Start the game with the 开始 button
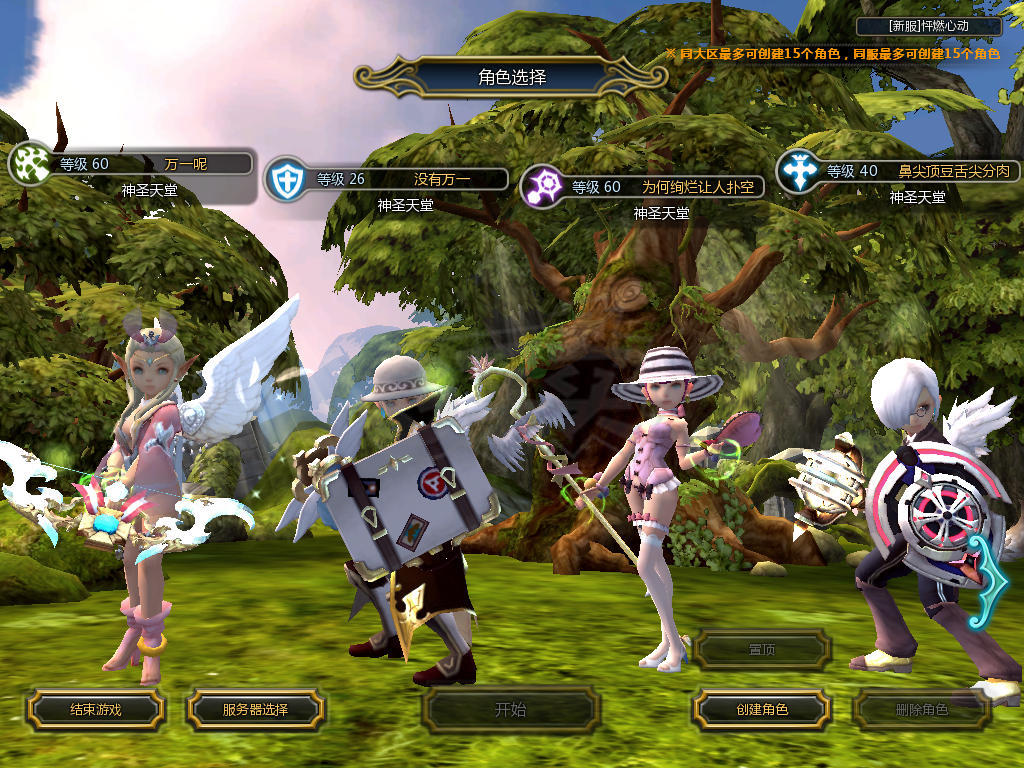The width and height of the screenshot is (1024, 768). point(510,710)
